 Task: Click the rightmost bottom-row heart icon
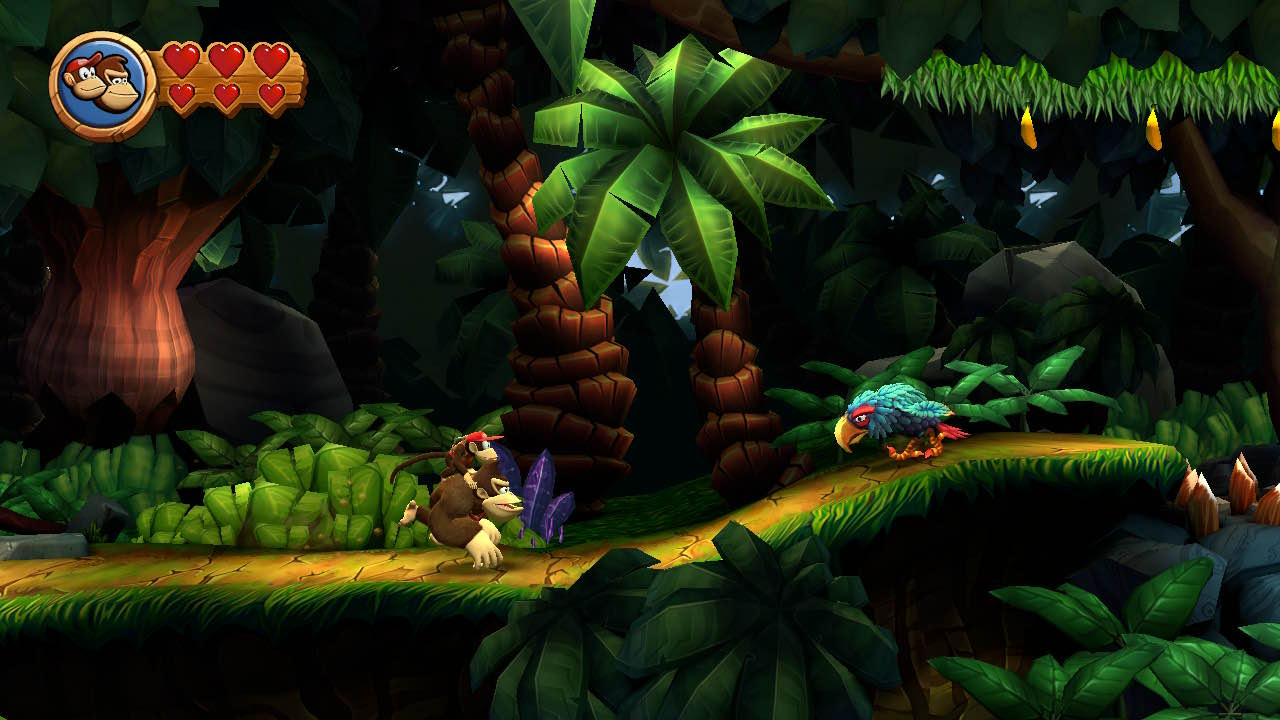click(274, 95)
